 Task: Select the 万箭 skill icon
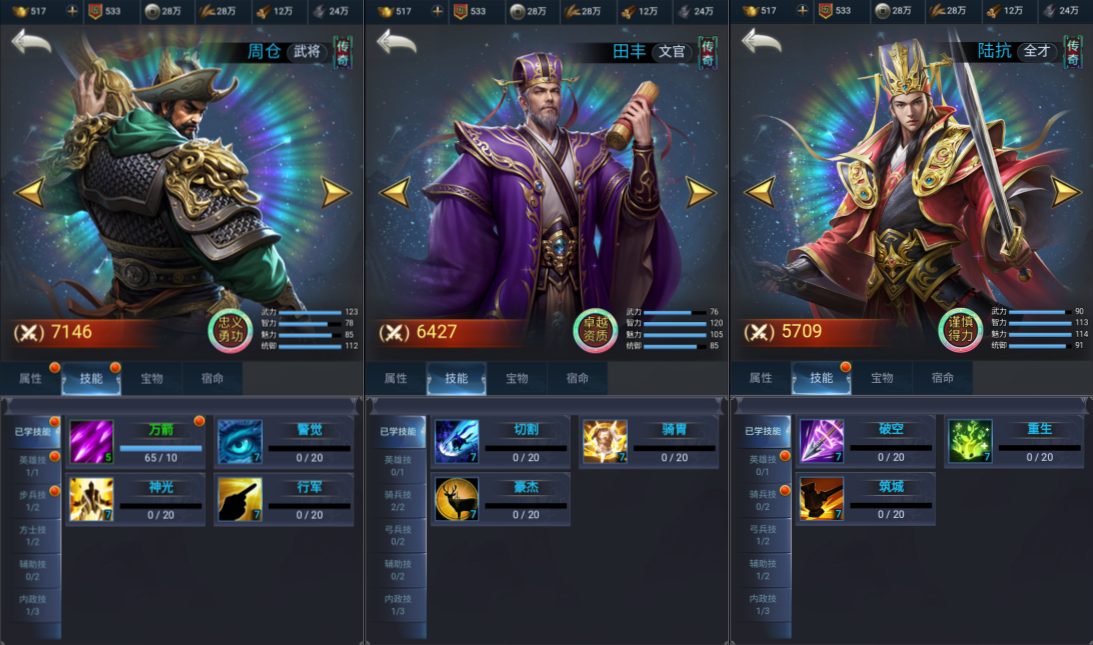pyautogui.click(x=91, y=441)
